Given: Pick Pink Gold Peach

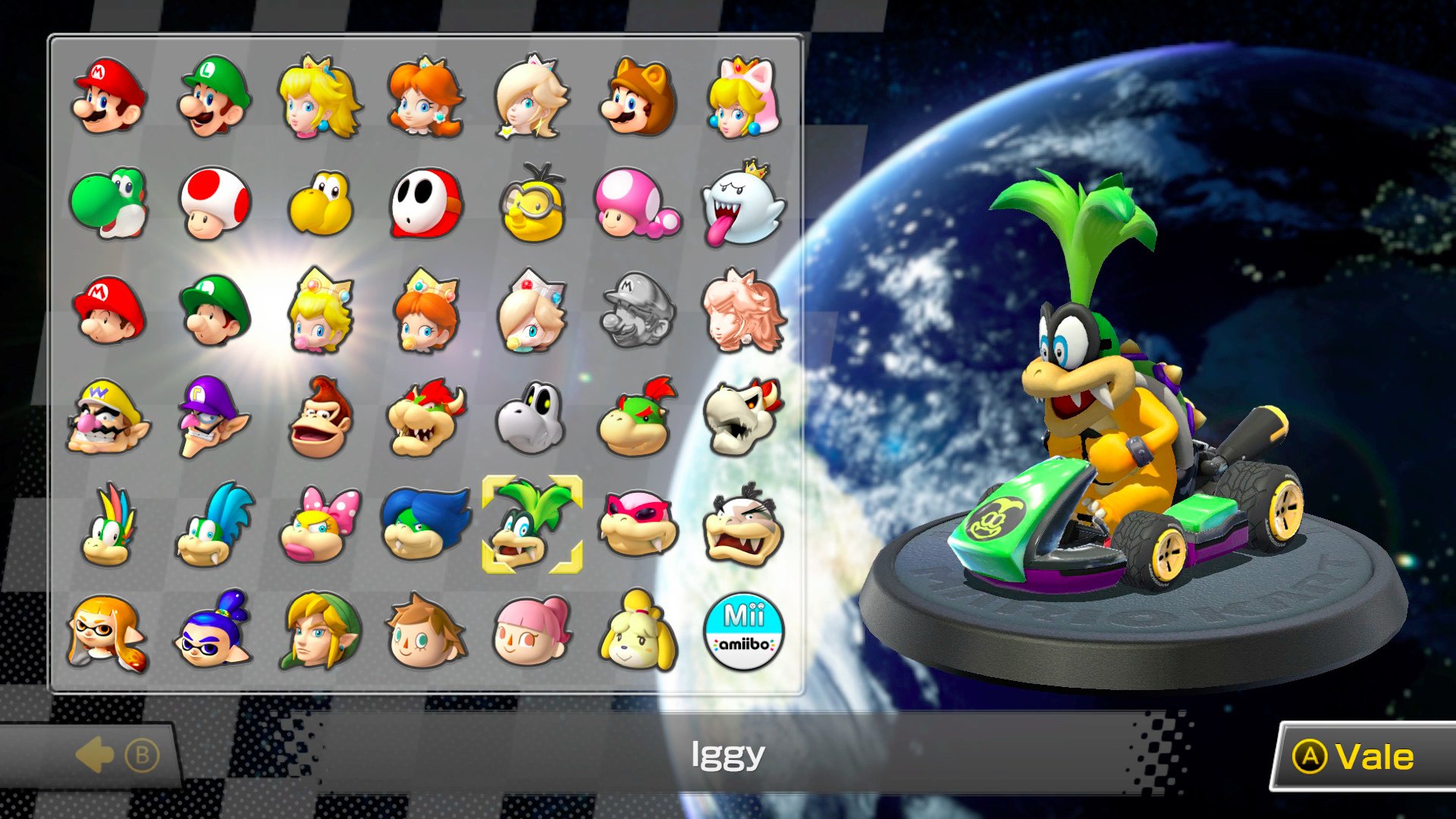Looking at the screenshot, I should coord(743,311).
